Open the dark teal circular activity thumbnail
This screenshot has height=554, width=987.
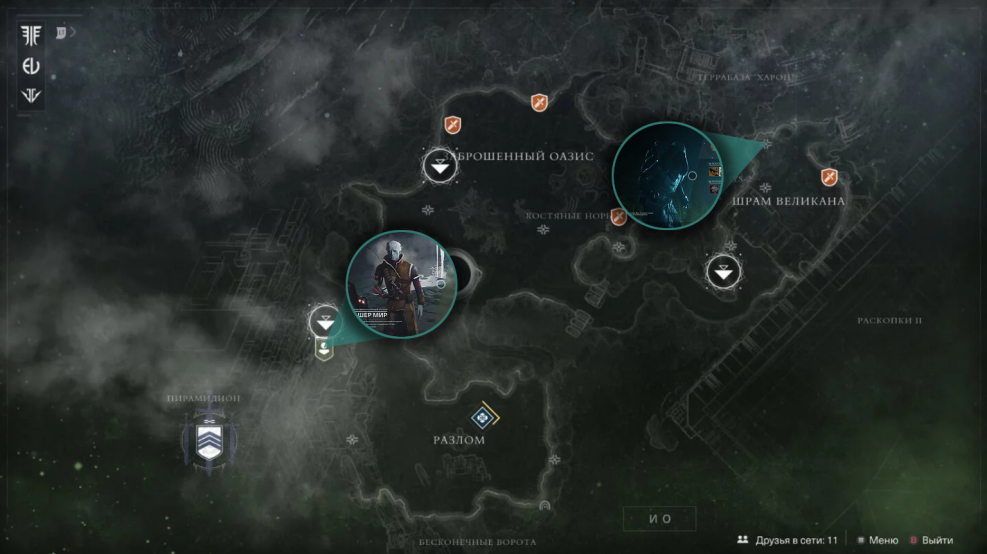668,176
